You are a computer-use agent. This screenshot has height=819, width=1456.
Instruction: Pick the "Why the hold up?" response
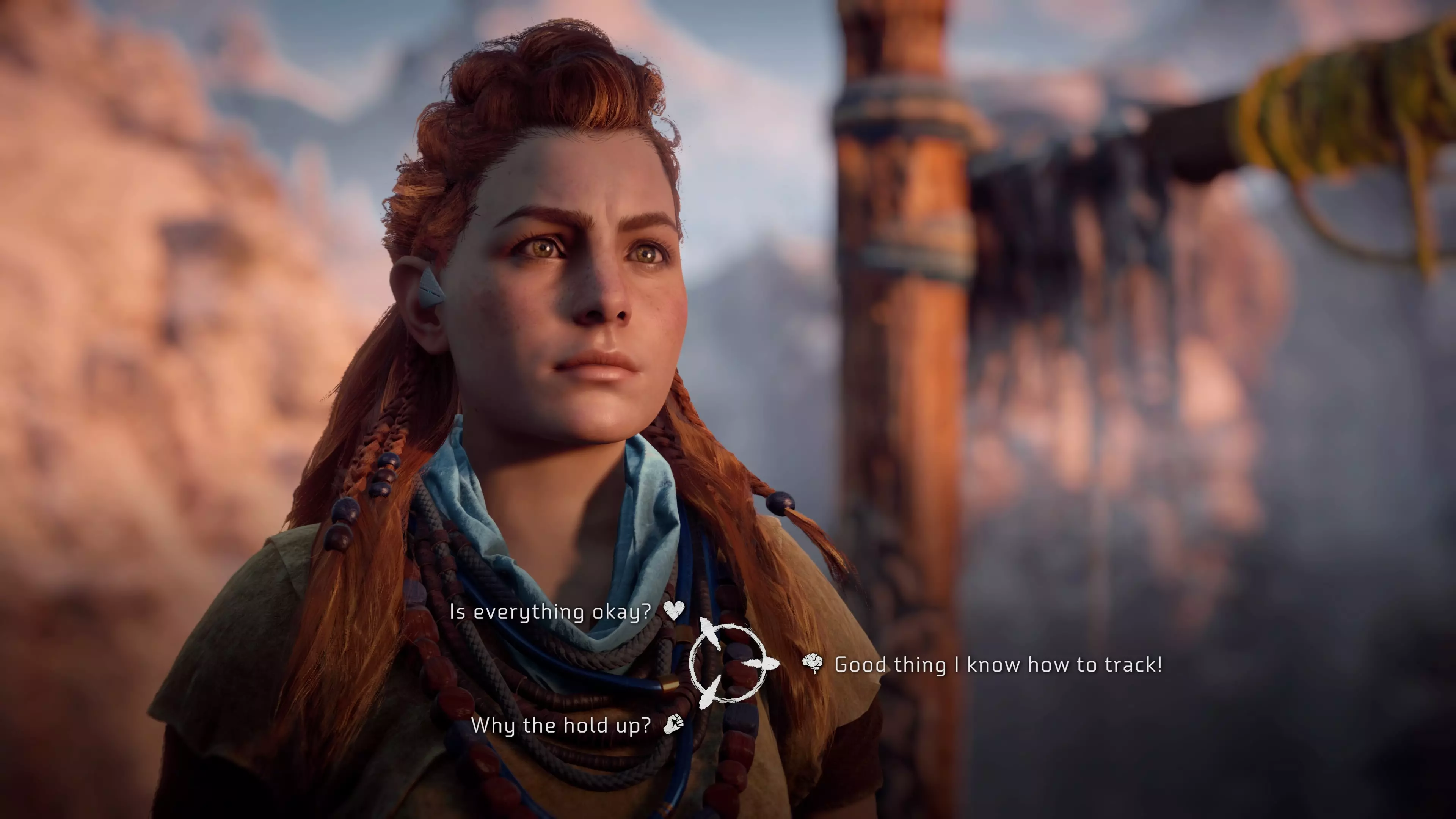[x=561, y=725]
